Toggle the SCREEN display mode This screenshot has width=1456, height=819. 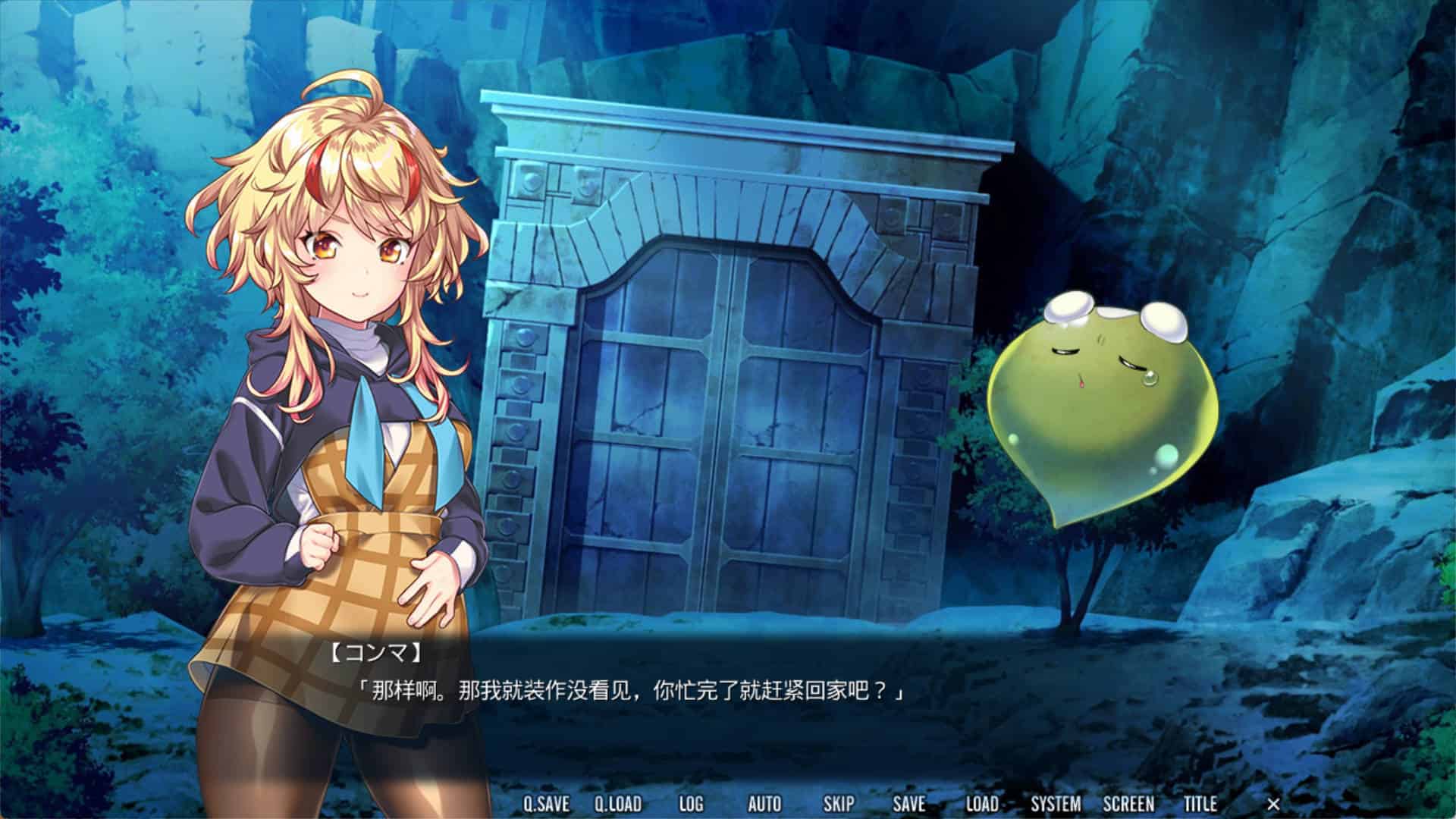(x=1128, y=804)
